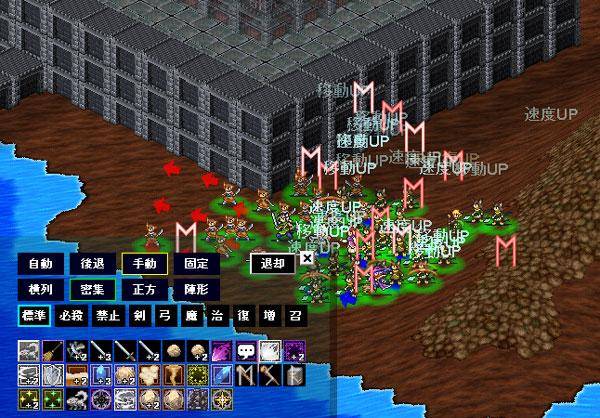Viewport: 600px width, 418px height.
Task: Order the 退却 (retreat) command
Action: click(x=273, y=264)
